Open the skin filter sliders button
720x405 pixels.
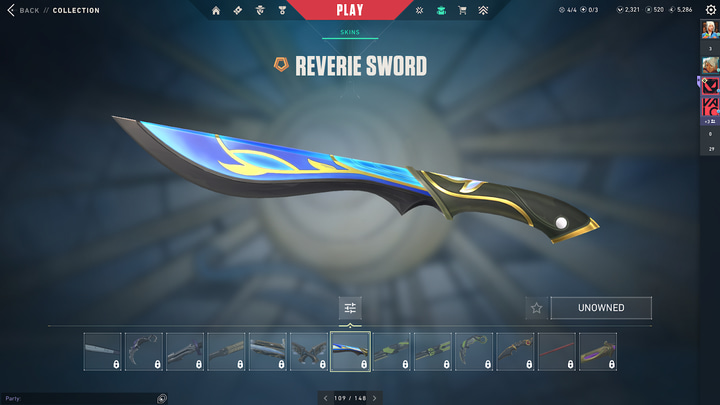coord(350,308)
